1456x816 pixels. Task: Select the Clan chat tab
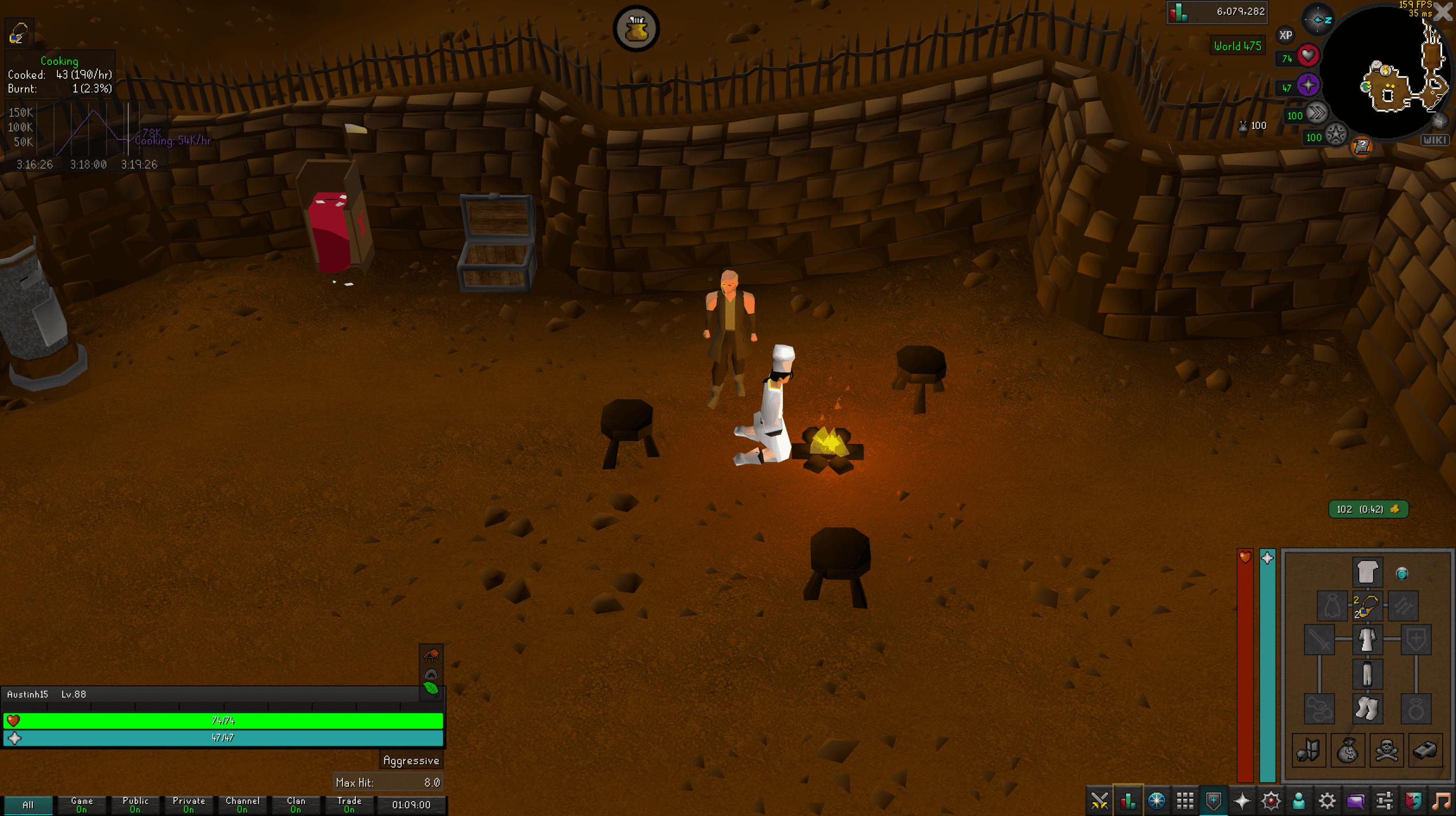click(x=295, y=804)
